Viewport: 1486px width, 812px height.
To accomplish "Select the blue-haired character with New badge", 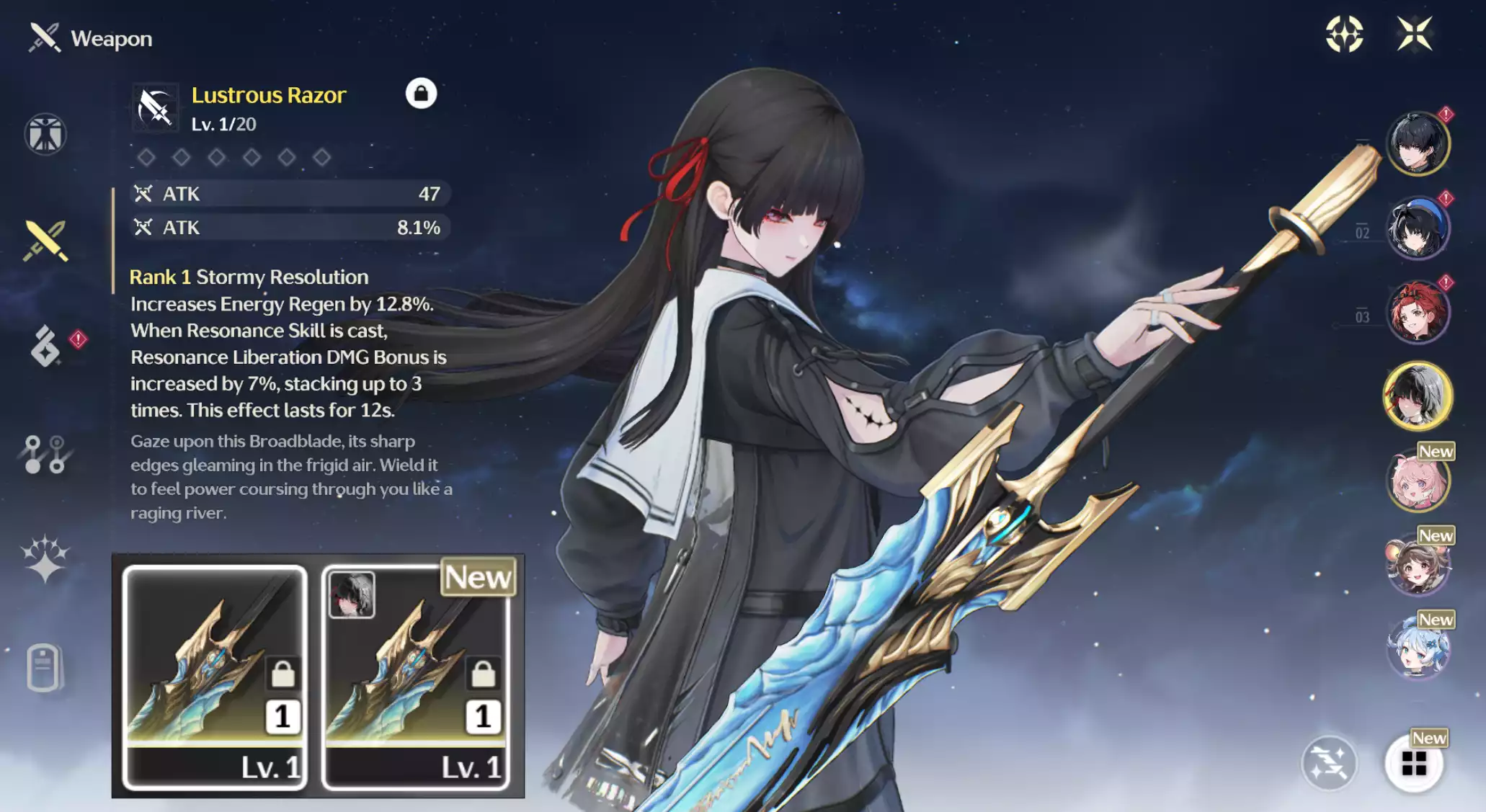I will [x=1418, y=647].
